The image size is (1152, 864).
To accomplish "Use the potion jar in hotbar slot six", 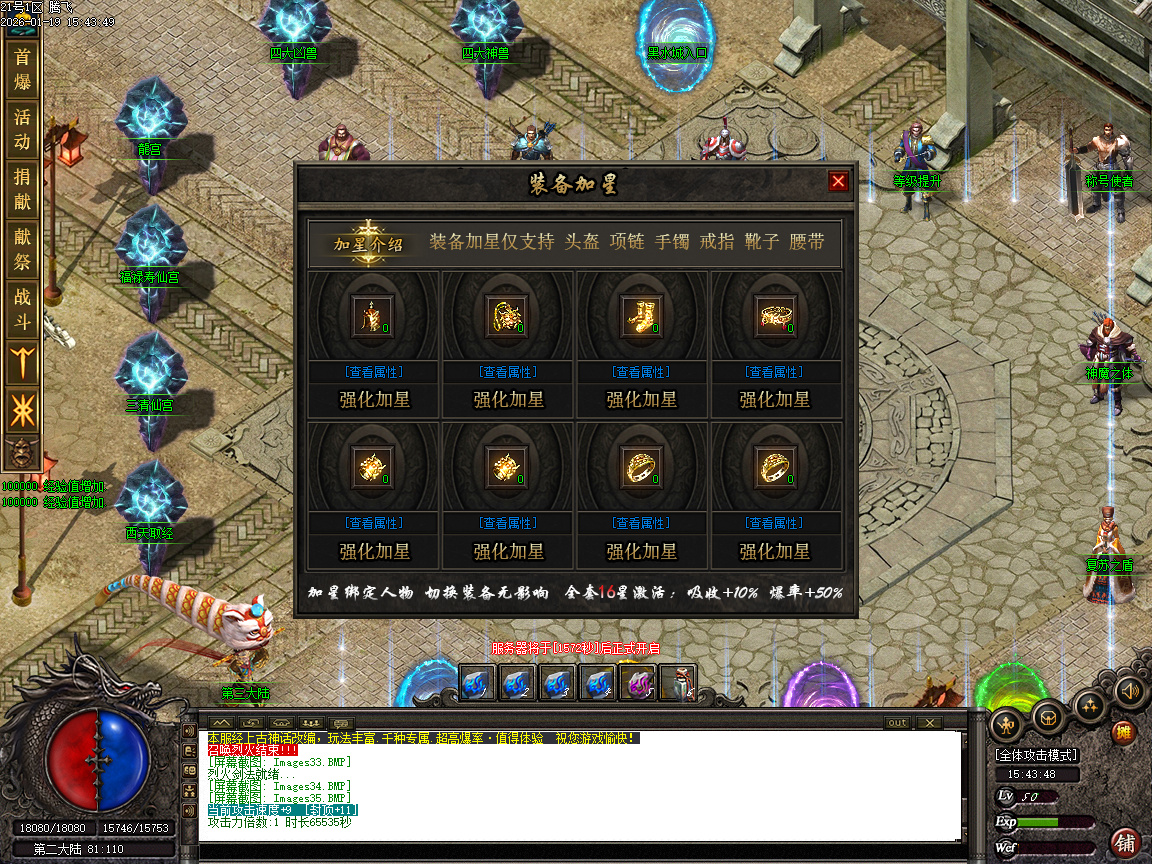I will (677, 683).
